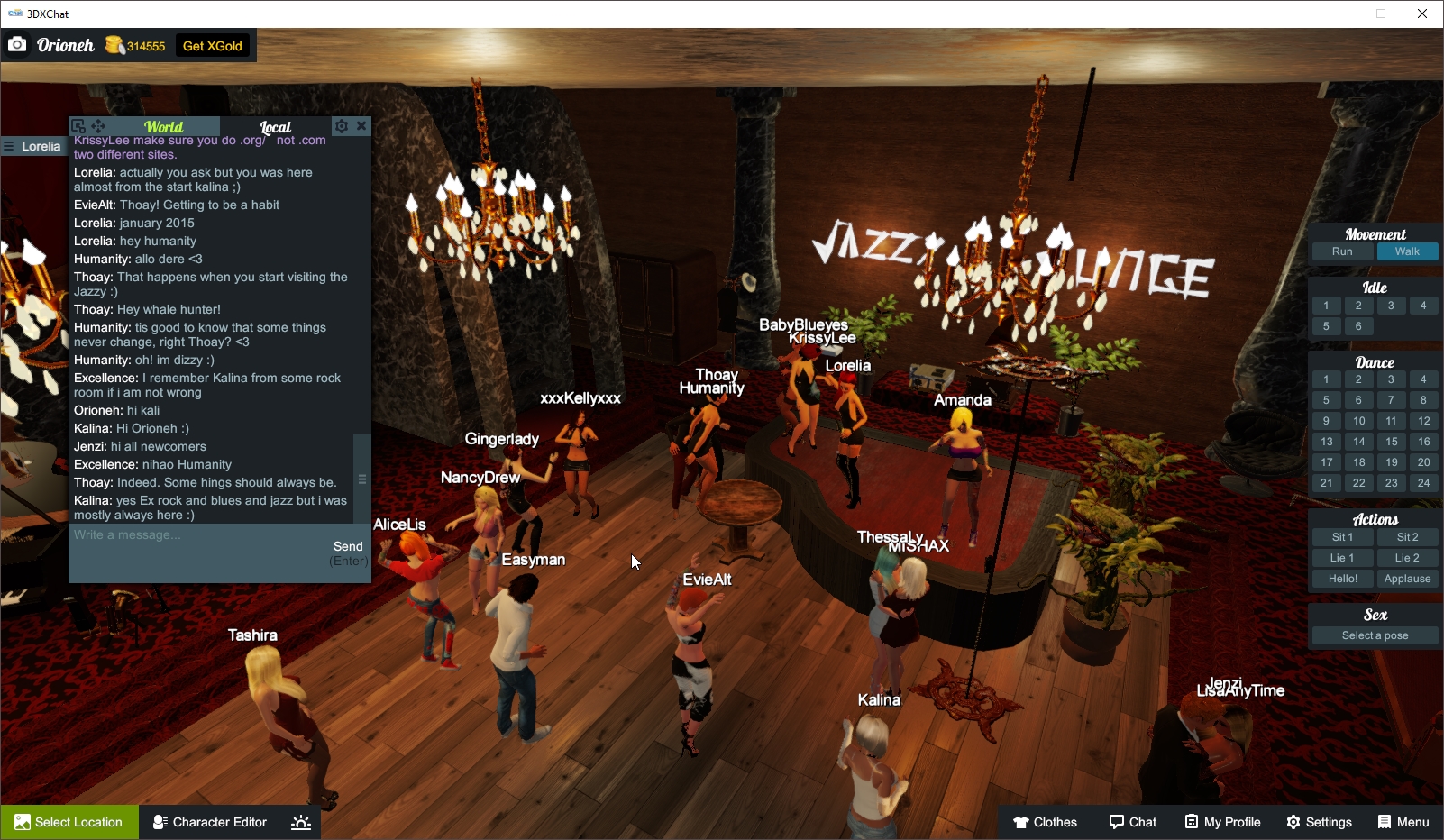Screen dimensions: 1444x840
Task: Switch to the World chat tab
Action: click(x=163, y=126)
